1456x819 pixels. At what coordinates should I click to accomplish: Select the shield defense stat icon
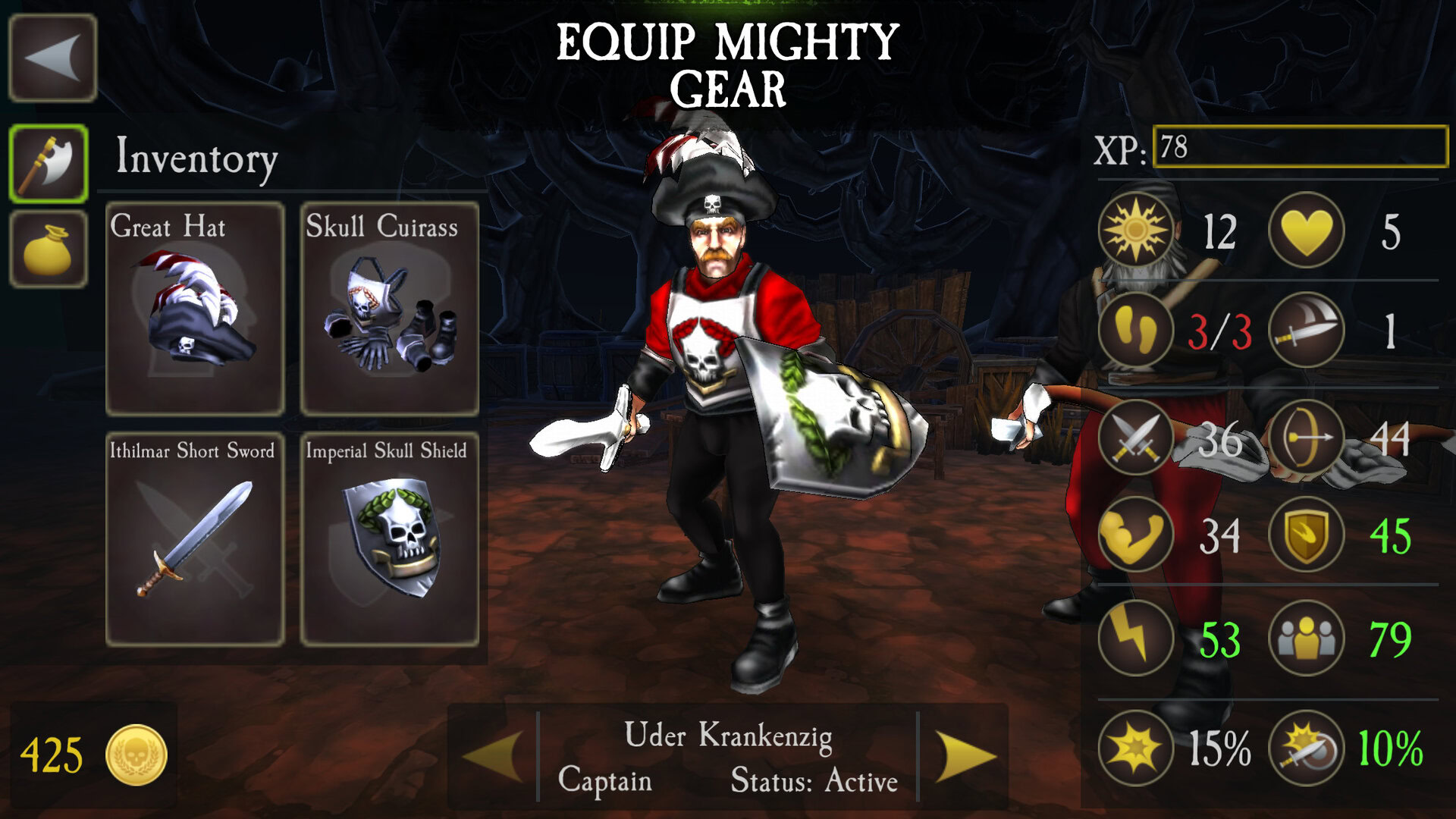[x=1306, y=535]
